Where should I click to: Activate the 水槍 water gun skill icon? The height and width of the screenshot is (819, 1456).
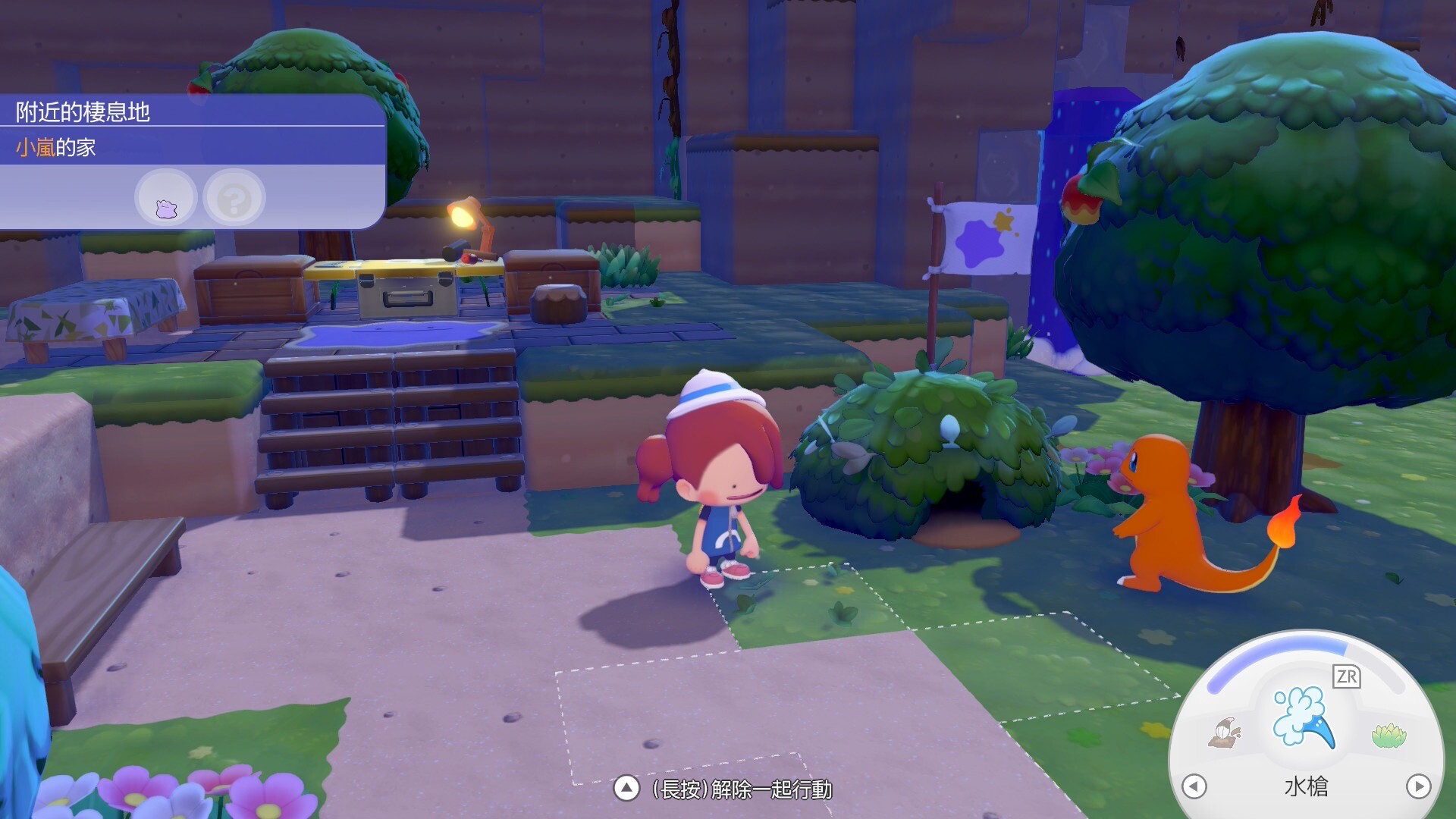[x=1303, y=717]
